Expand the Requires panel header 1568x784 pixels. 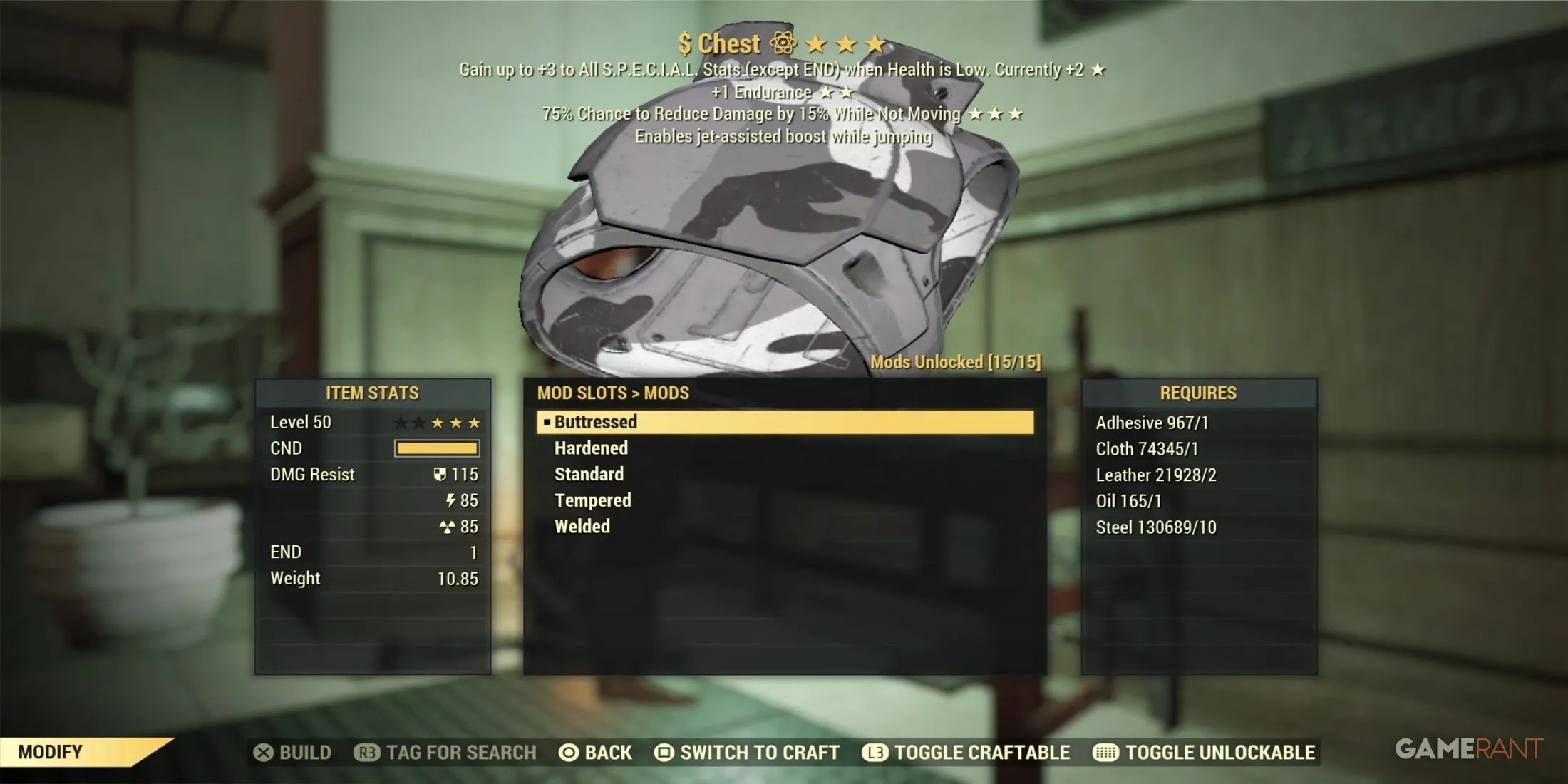pyautogui.click(x=1197, y=393)
